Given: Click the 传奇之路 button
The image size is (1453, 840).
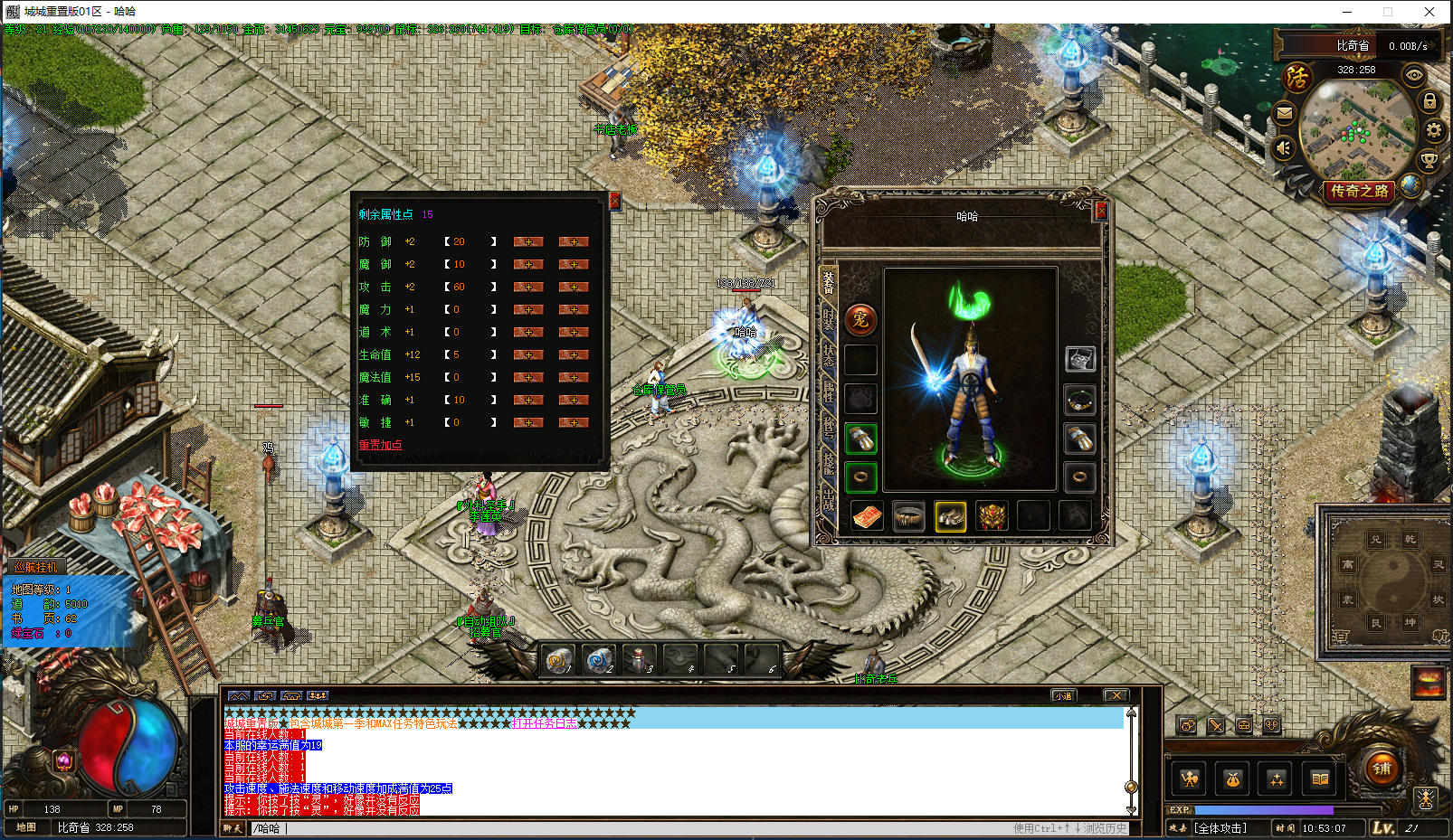Looking at the screenshot, I should pos(1359,191).
